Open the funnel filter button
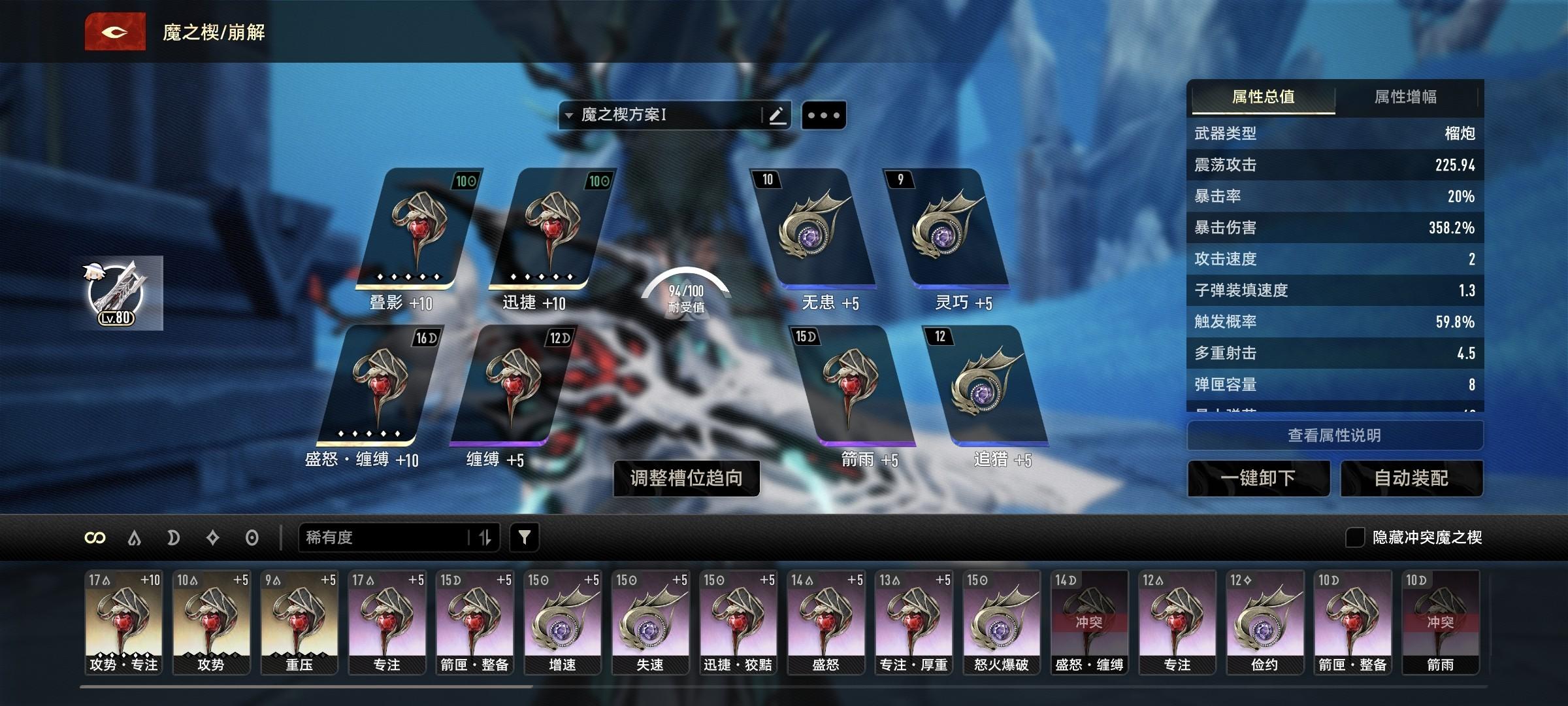 (x=524, y=537)
